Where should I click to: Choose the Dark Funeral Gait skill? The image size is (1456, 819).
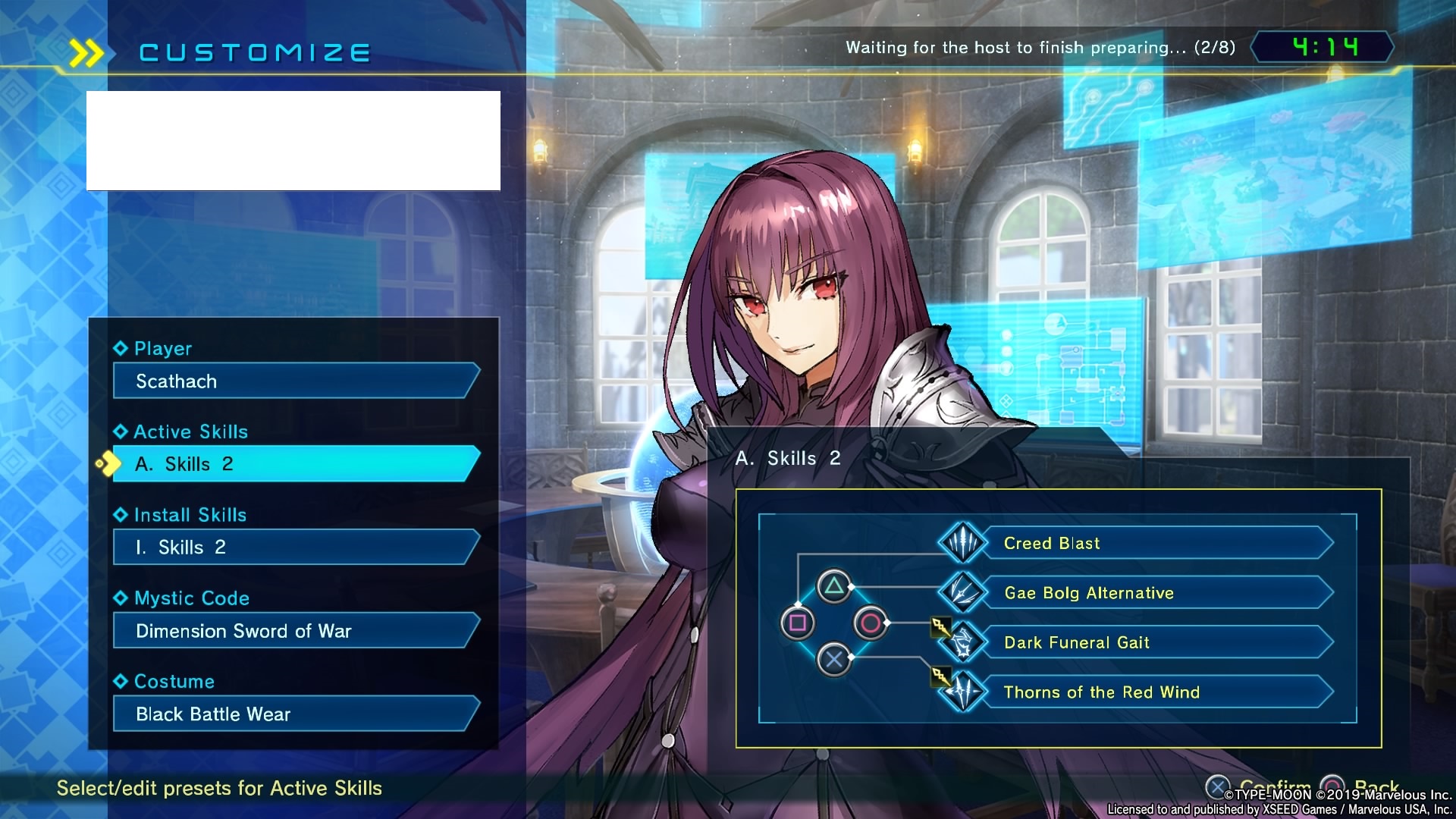pyautogui.click(x=1157, y=643)
